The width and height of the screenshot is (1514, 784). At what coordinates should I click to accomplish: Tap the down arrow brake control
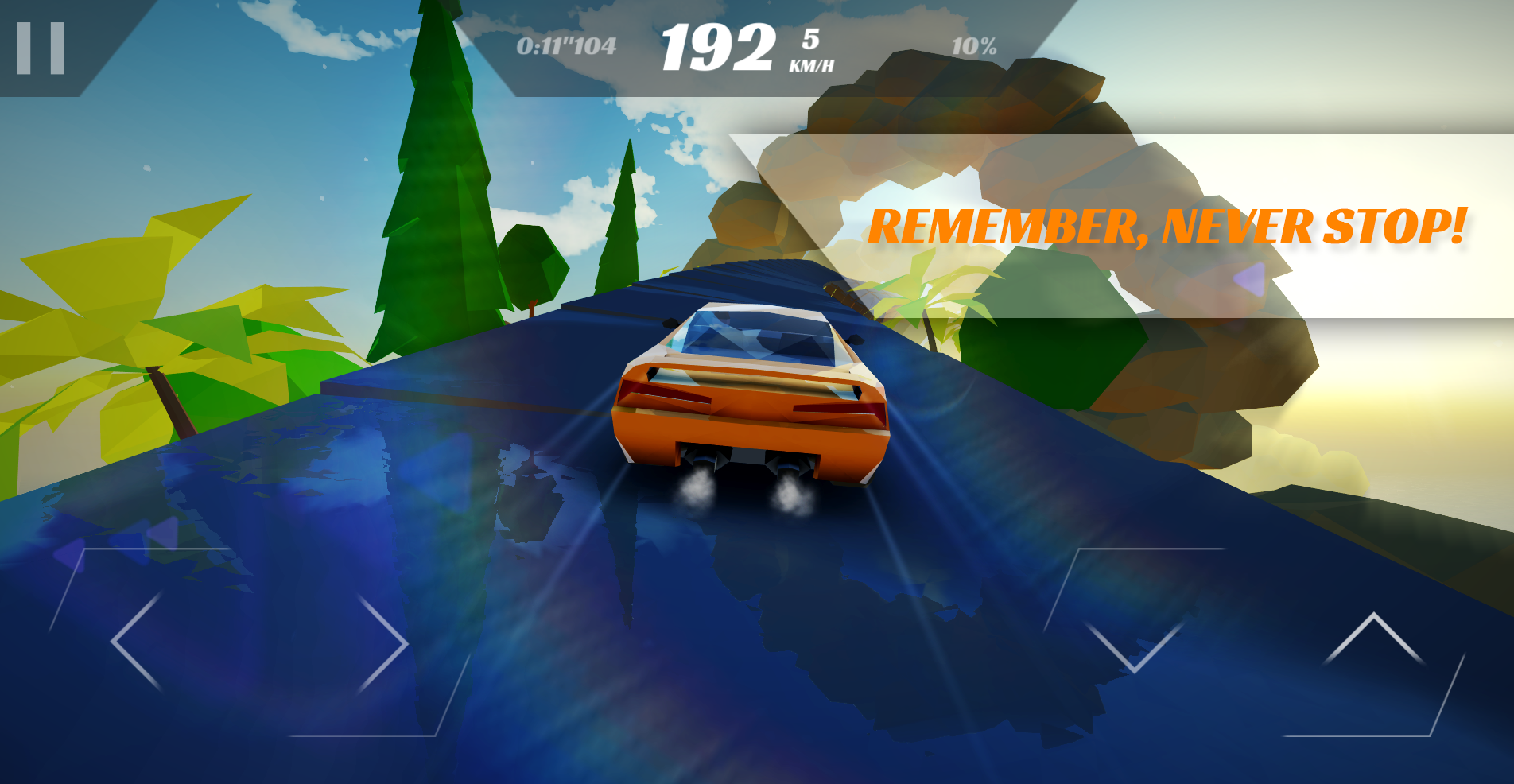[x=1134, y=641]
